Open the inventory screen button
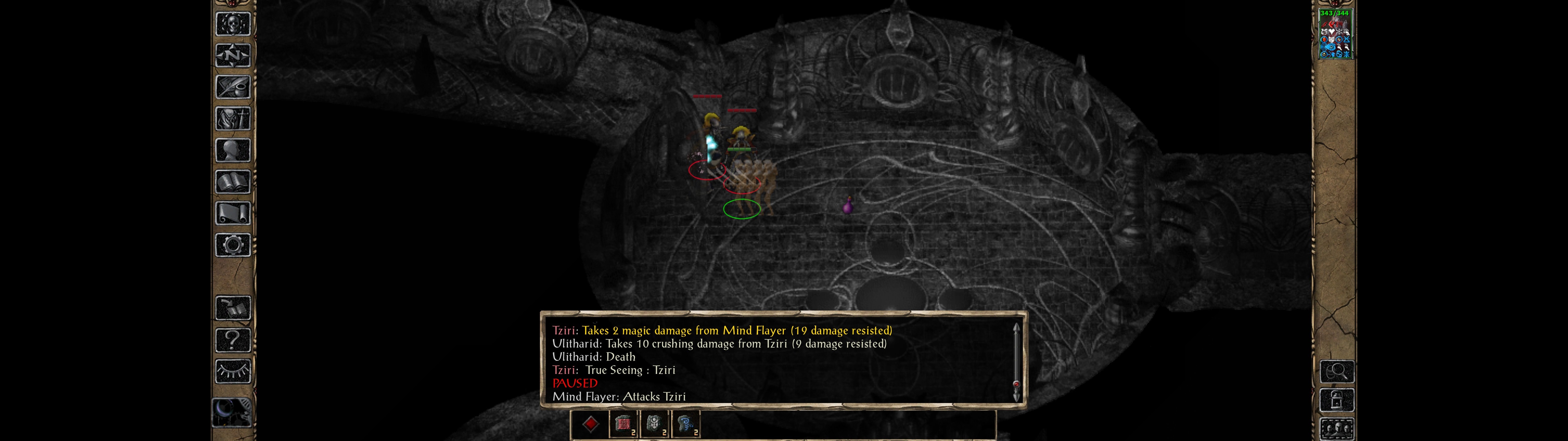The image size is (1568, 441). point(233,119)
